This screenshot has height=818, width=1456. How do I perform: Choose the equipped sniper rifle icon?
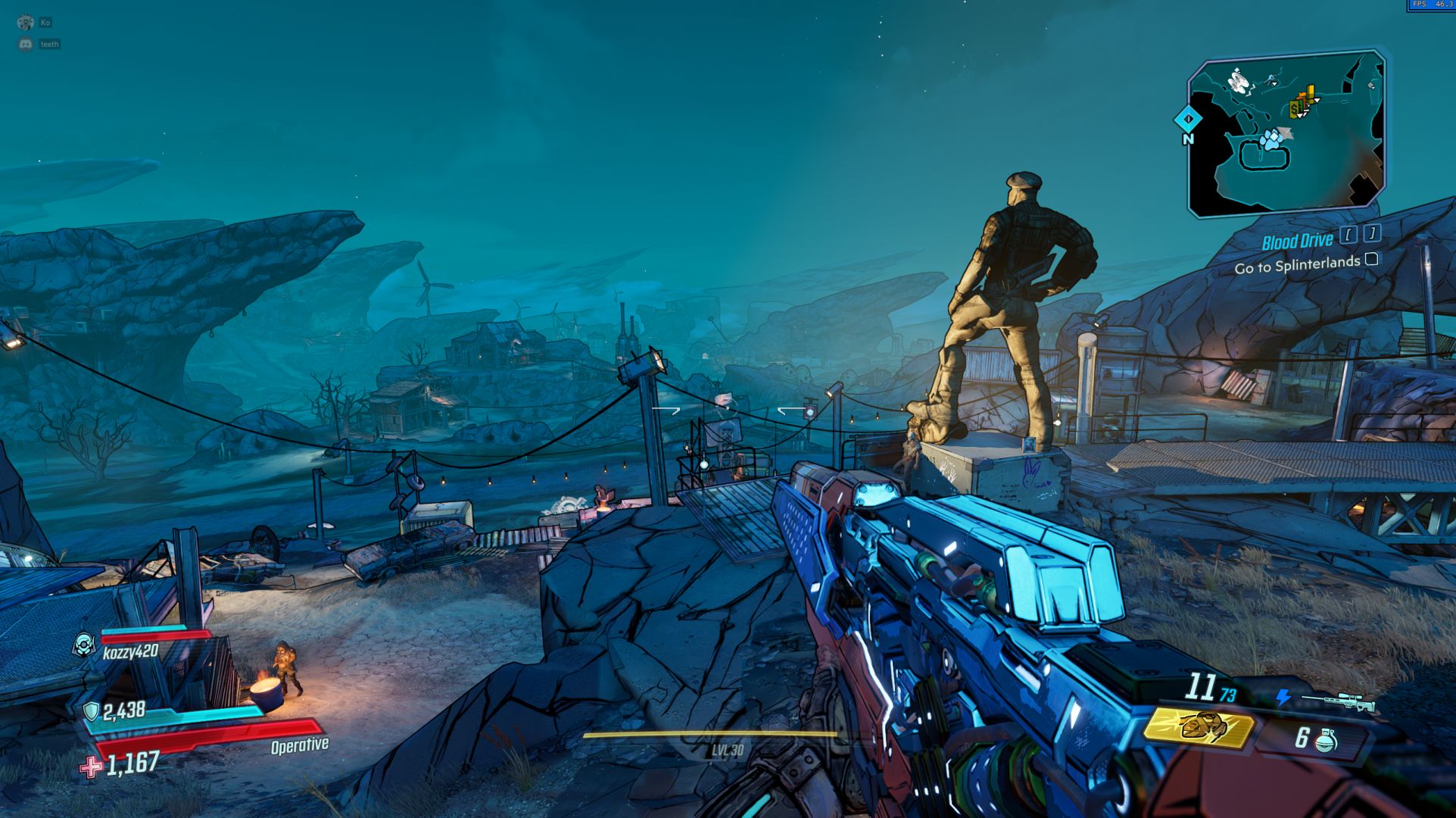coord(1339,701)
